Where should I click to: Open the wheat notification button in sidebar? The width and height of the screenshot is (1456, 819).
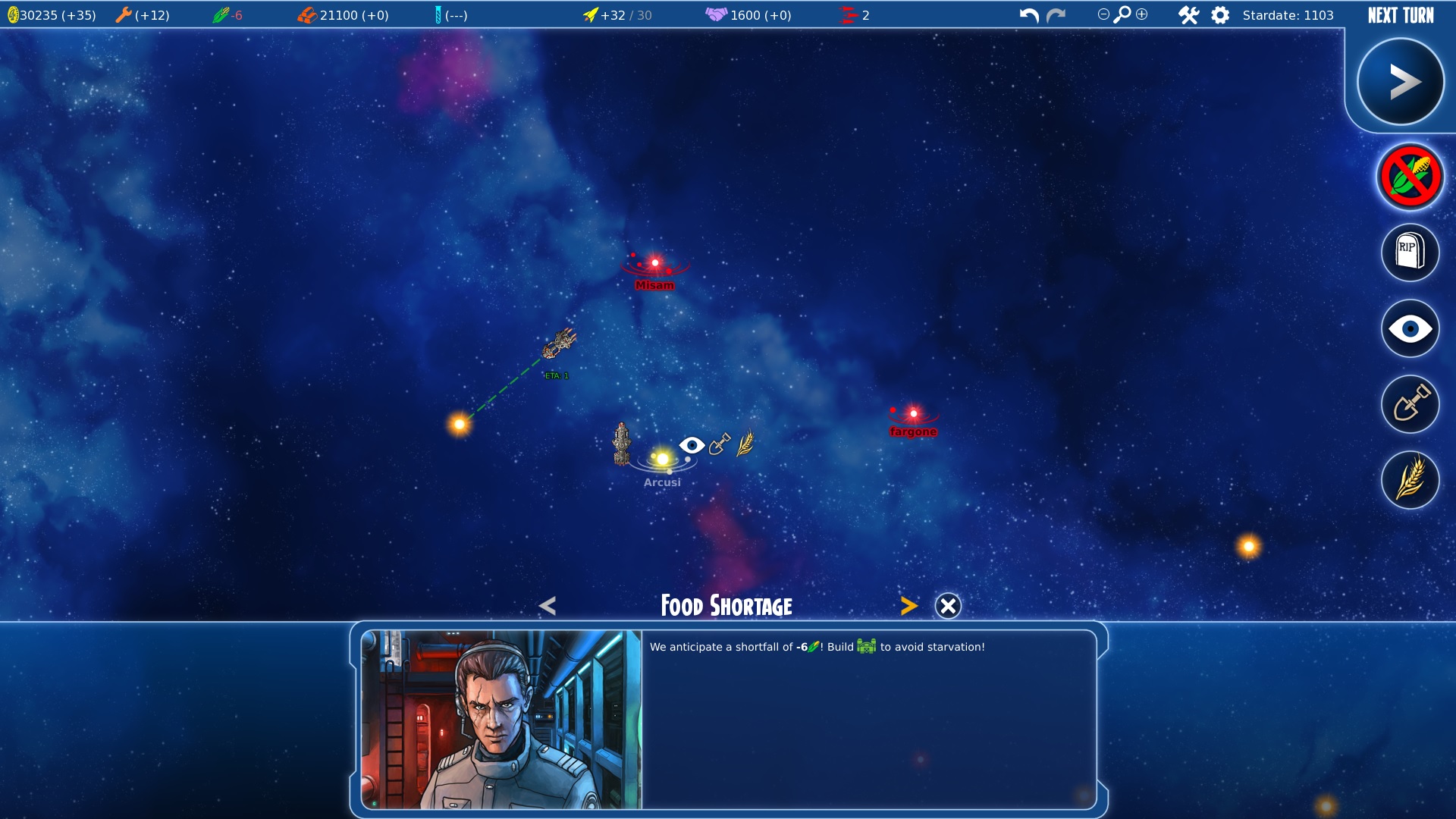[1410, 480]
